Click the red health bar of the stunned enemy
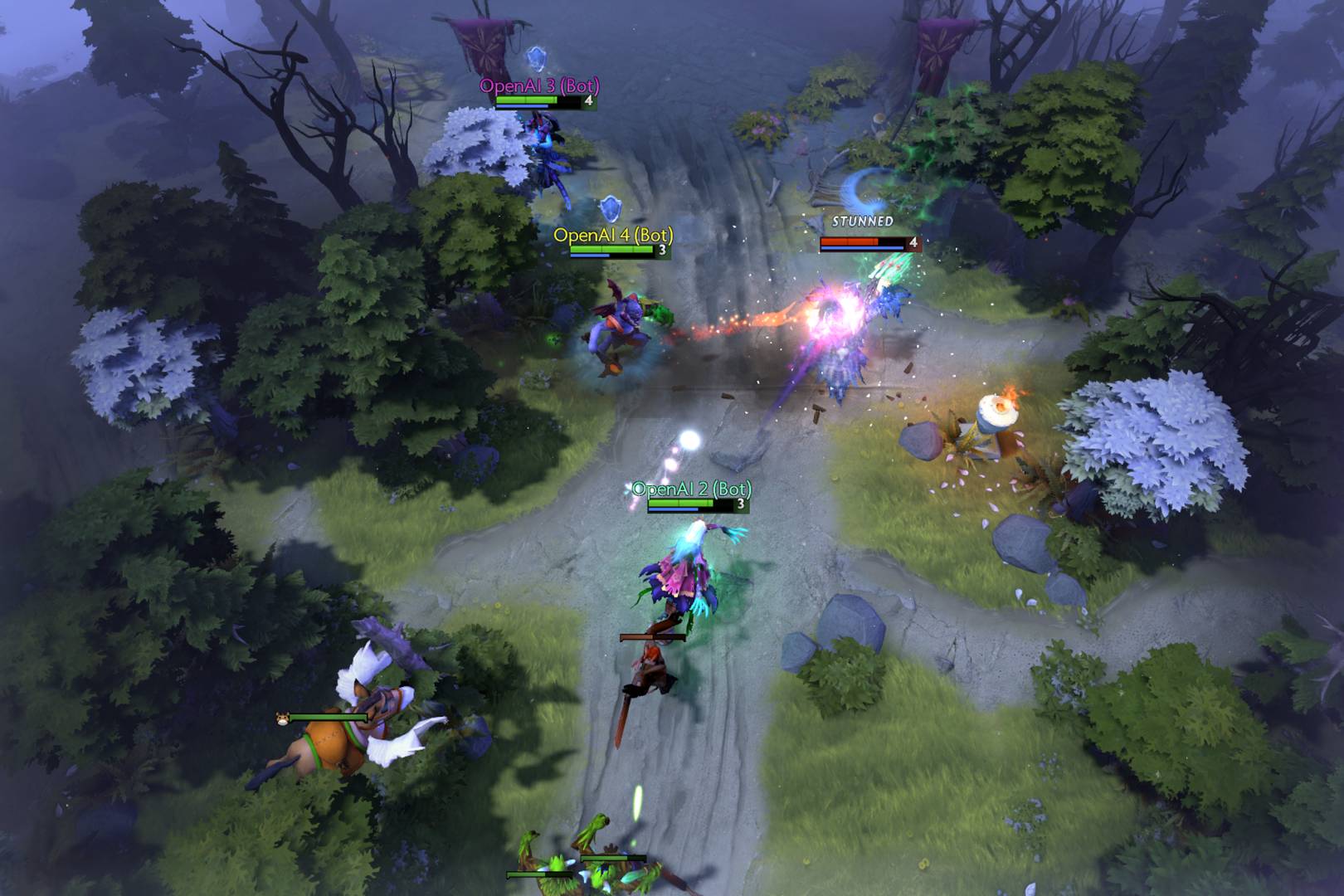This screenshot has width=1344, height=896. click(851, 242)
